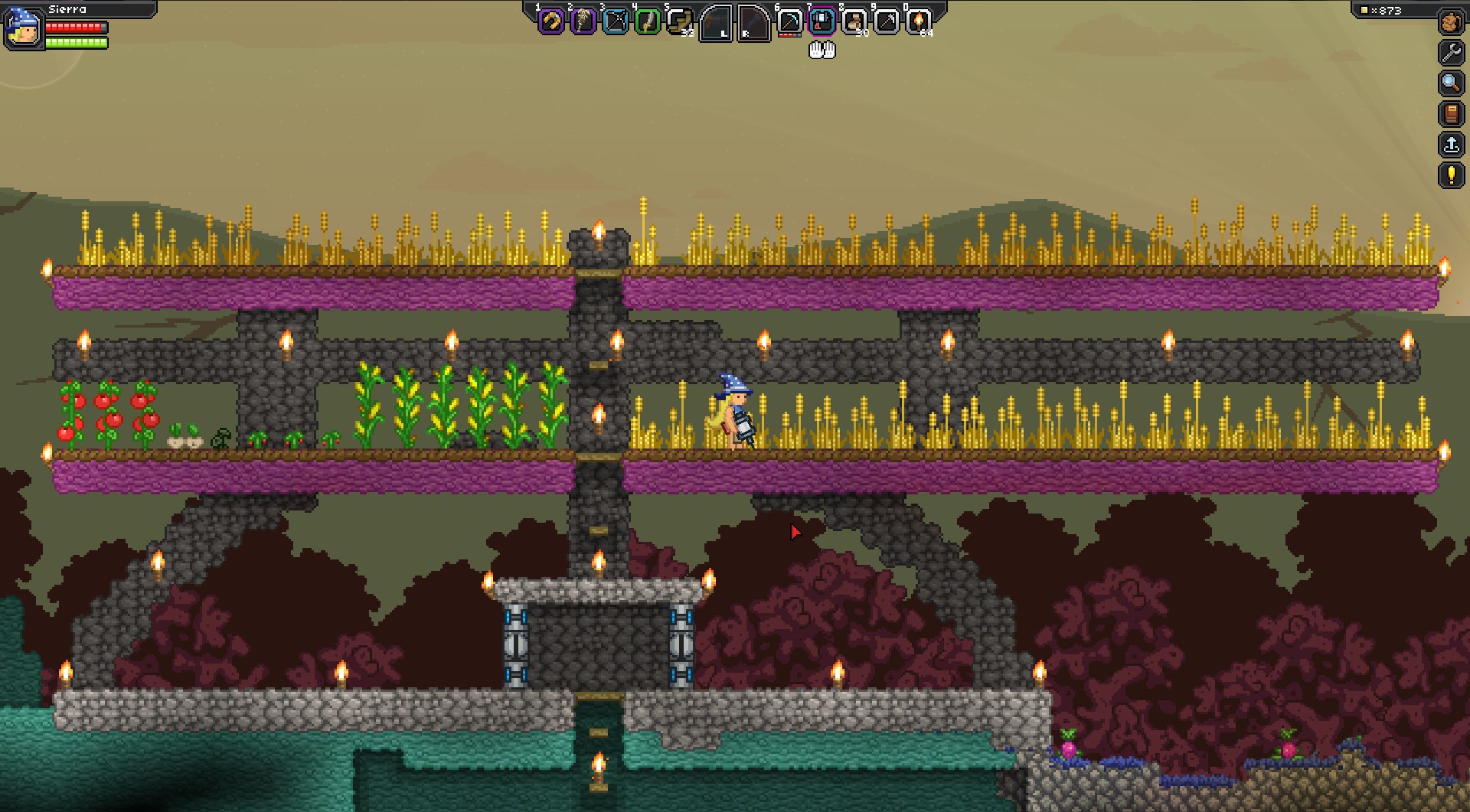The image size is (1470, 812).
Task: Click the left-hand (L) equipment slot
Action: click(x=716, y=23)
